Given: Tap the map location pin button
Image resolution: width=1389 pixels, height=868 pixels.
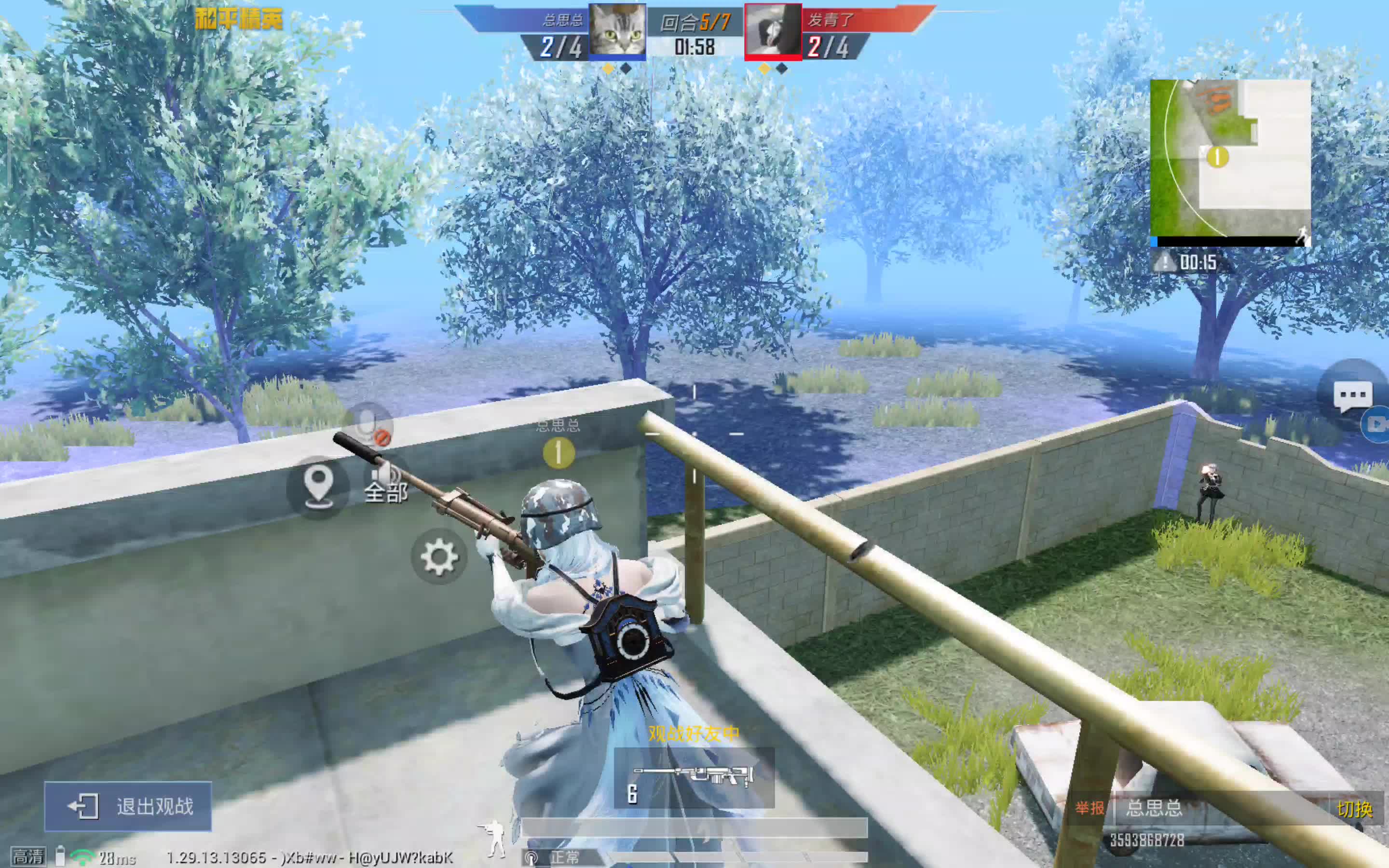Looking at the screenshot, I should (318, 488).
